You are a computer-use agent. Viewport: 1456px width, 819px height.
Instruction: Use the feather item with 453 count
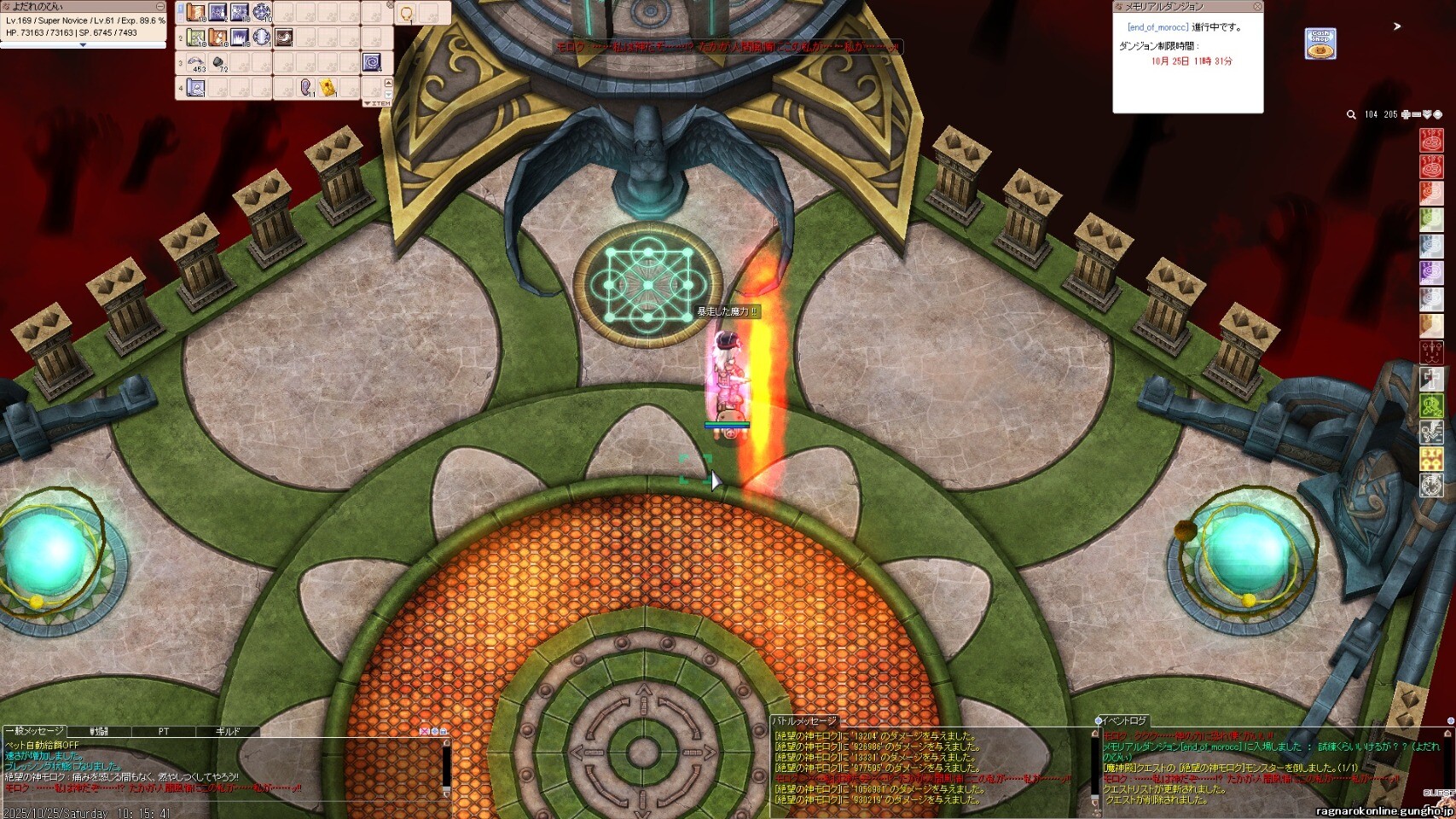pos(196,62)
